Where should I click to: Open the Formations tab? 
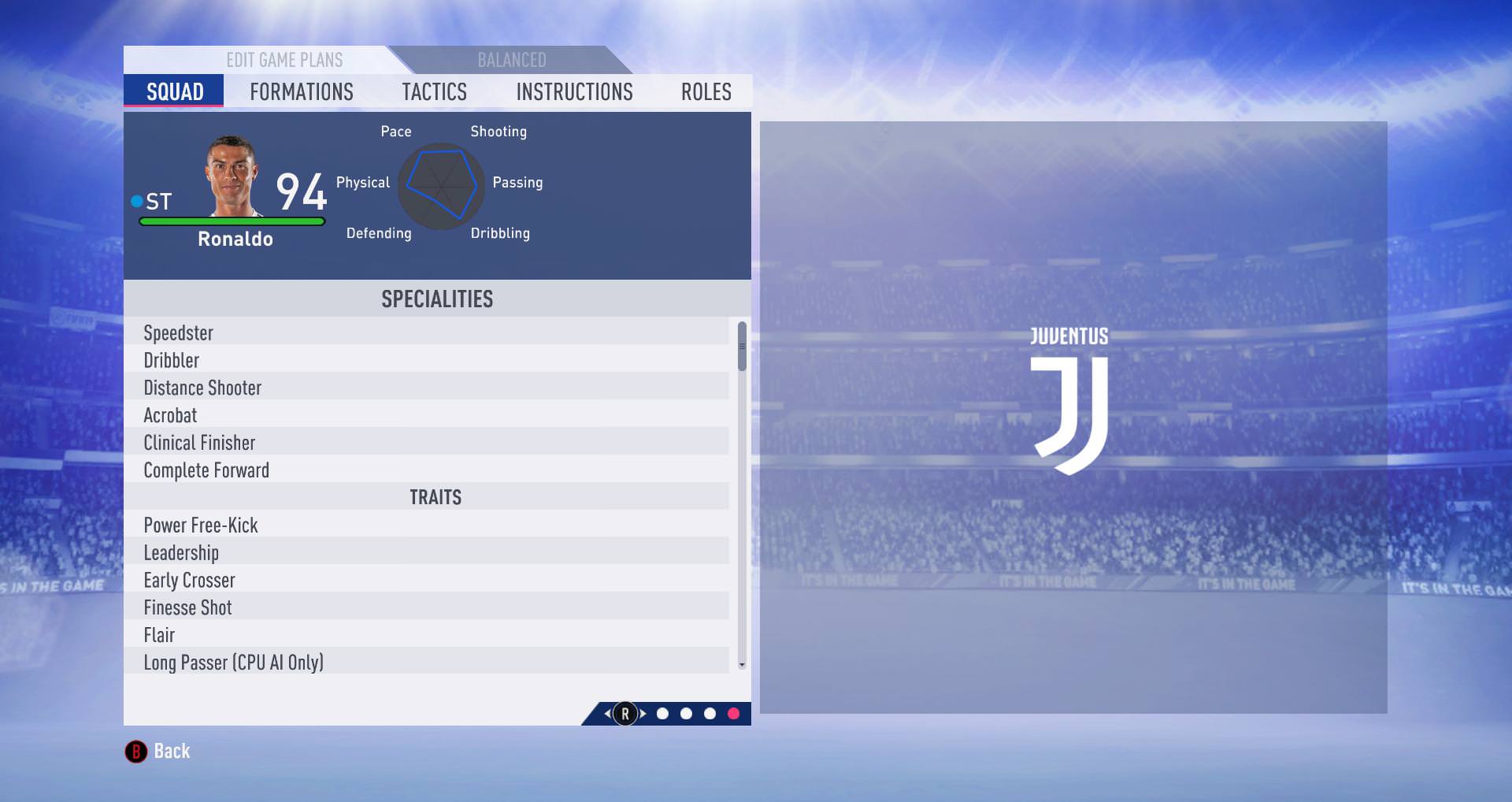pos(301,91)
